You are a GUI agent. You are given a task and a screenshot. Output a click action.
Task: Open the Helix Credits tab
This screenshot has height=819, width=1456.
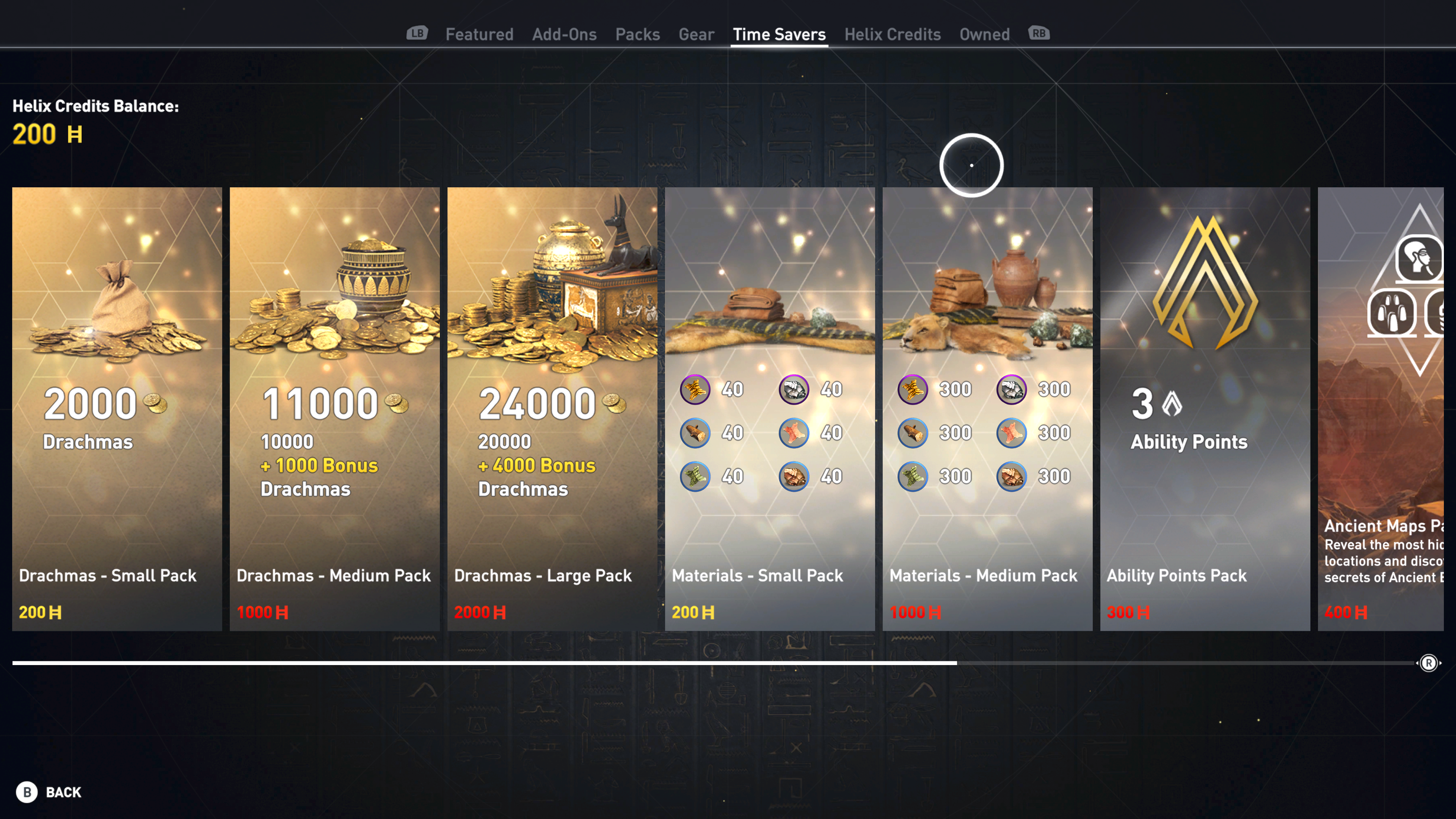pos(893,35)
